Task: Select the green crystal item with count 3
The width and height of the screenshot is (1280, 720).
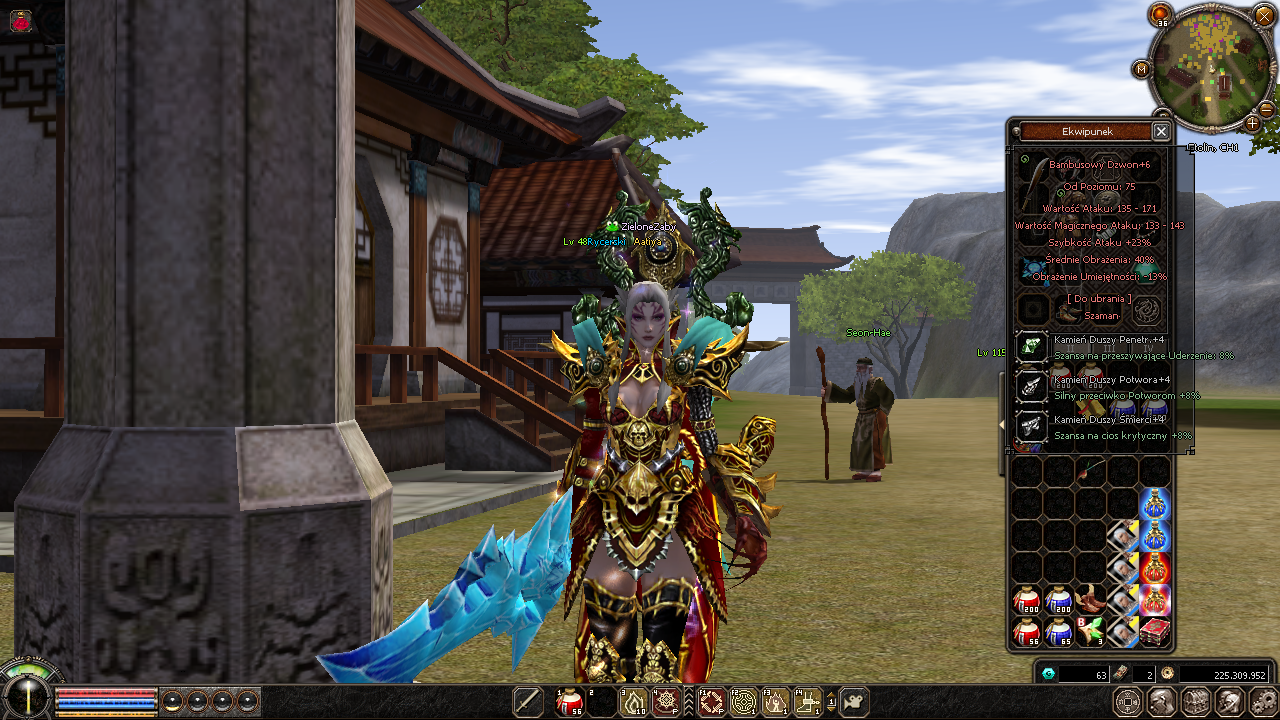Action: point(1091,631)
